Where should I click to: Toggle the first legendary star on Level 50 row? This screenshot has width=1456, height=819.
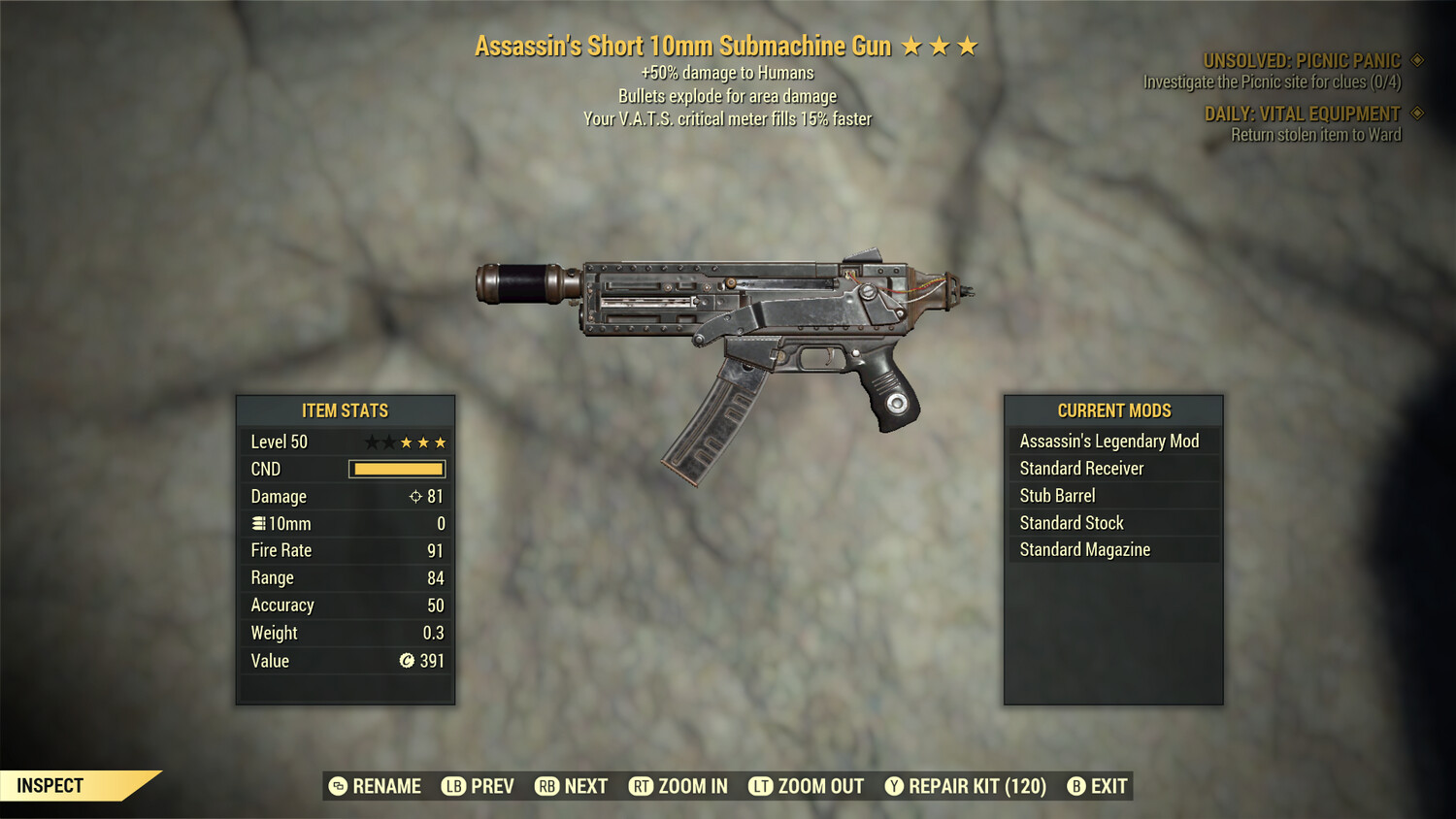[x=373, y=442]
